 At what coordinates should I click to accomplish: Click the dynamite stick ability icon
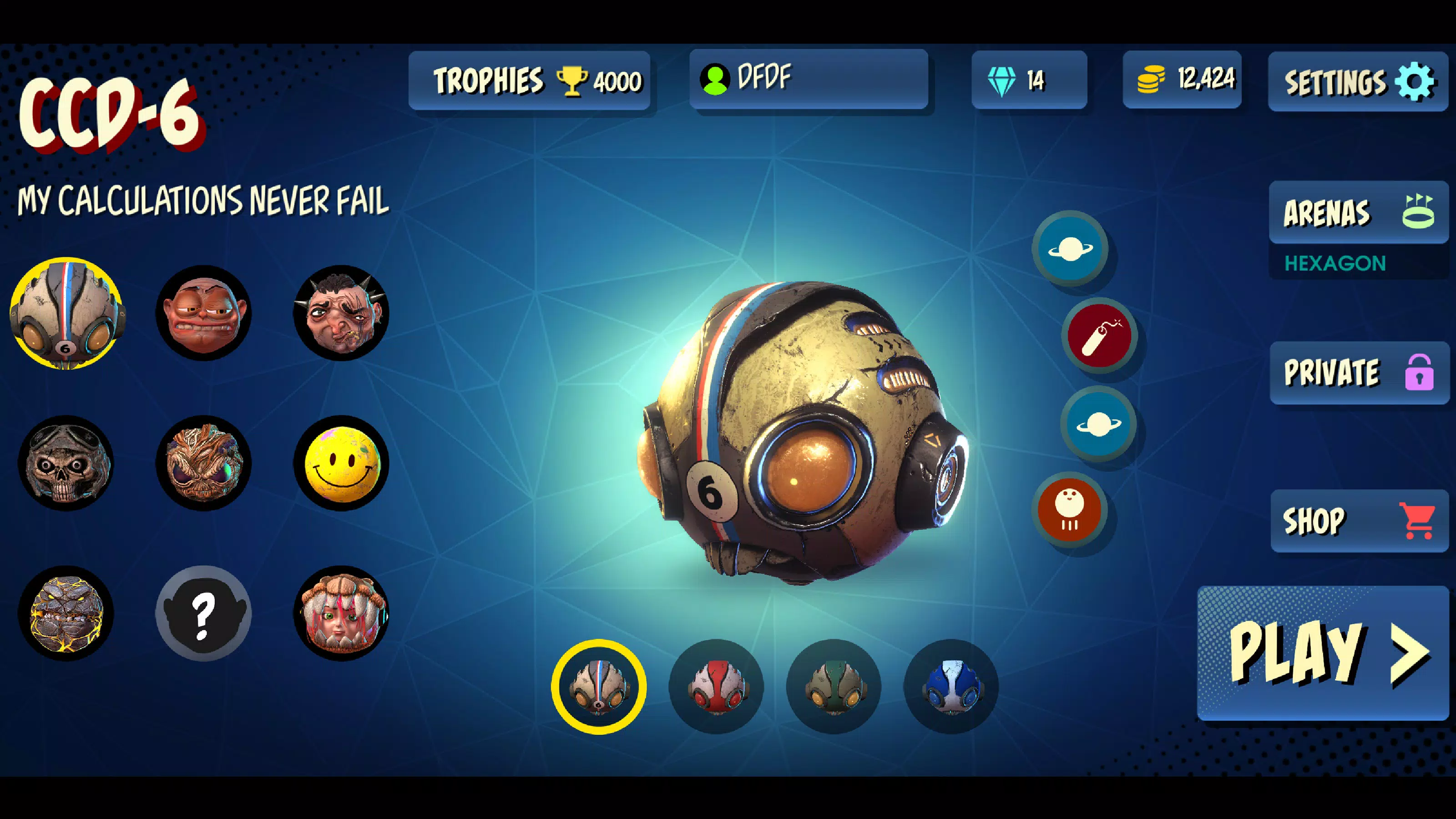(x=1099, y=335)
